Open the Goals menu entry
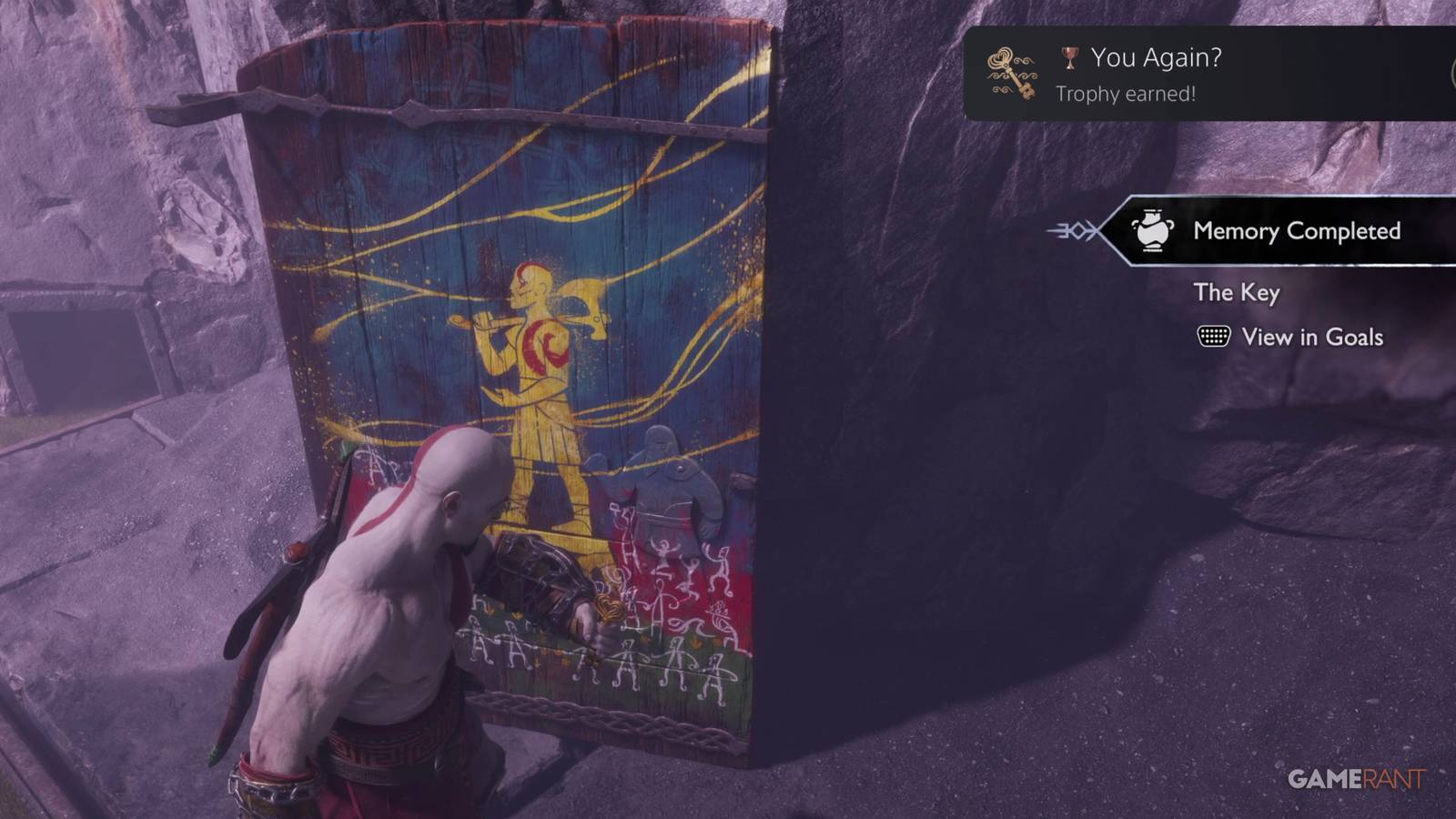 [1311, 337]
